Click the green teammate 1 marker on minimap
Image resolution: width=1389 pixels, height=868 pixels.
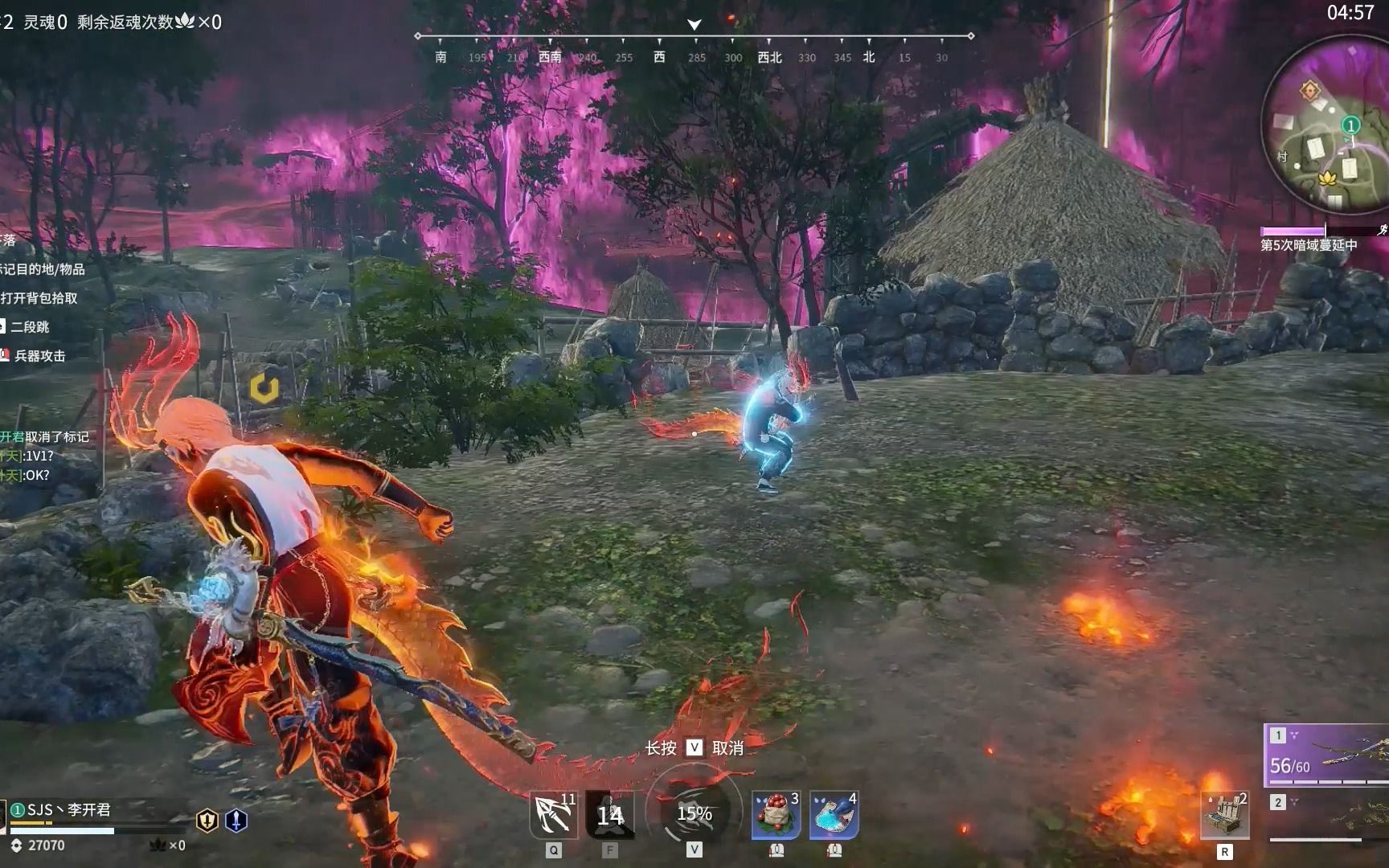point(1350,125)
